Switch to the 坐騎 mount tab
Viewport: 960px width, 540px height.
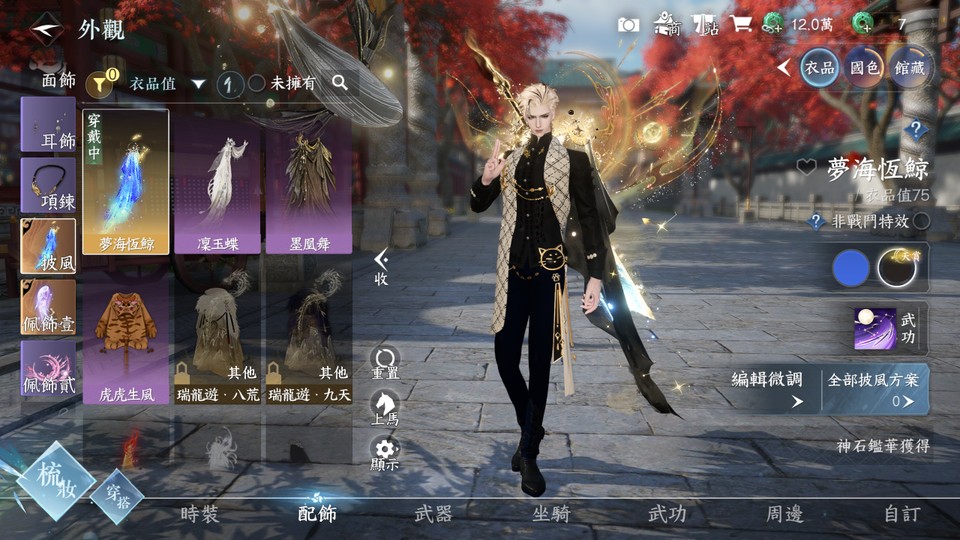point(550,514)
